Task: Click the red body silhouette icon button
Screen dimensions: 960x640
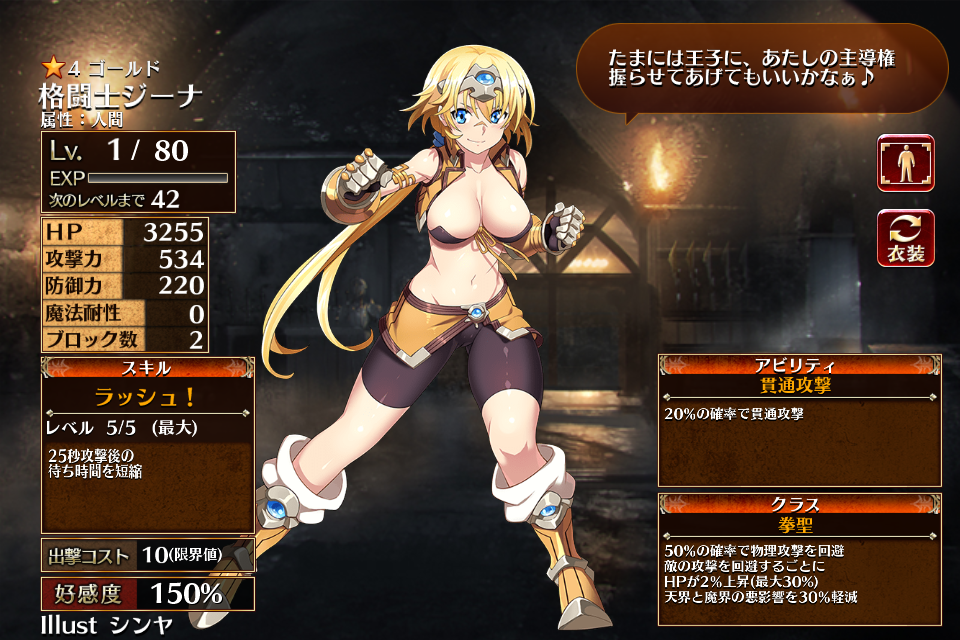Action: pos(906,163)
